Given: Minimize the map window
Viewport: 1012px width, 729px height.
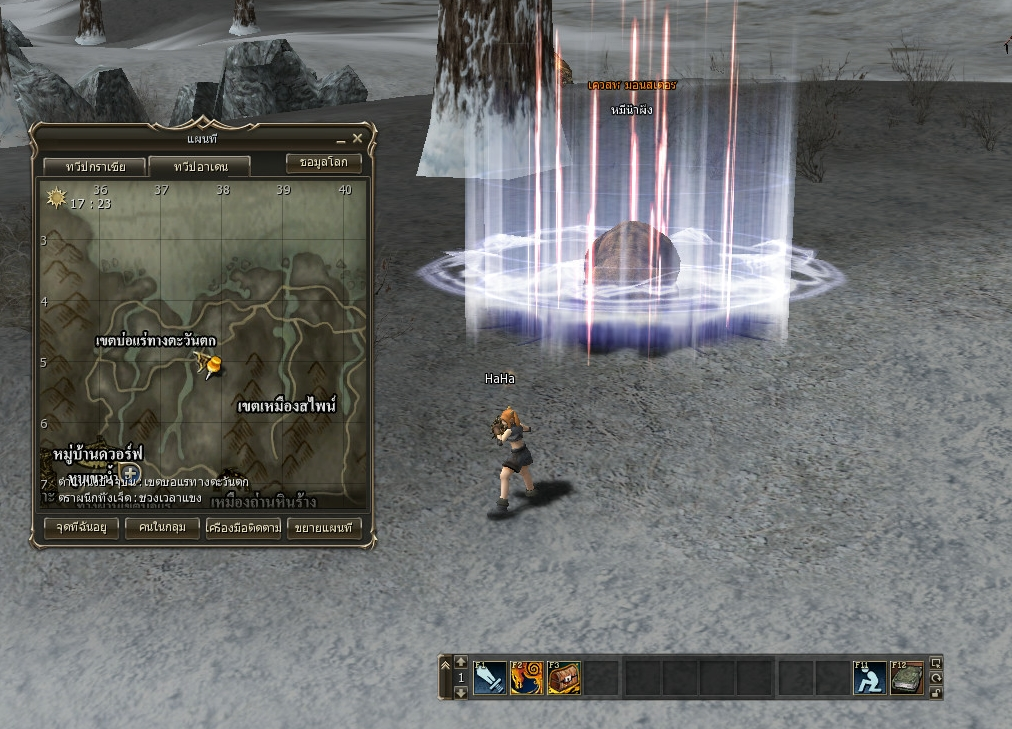Looking at the screenshot, I should pyautogui.click(x=340, y=140).
